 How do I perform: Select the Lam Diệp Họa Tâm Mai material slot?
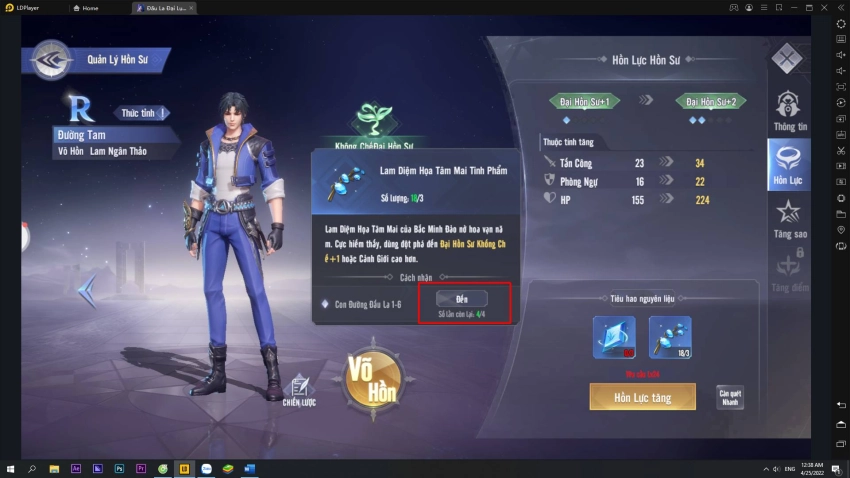669,337
